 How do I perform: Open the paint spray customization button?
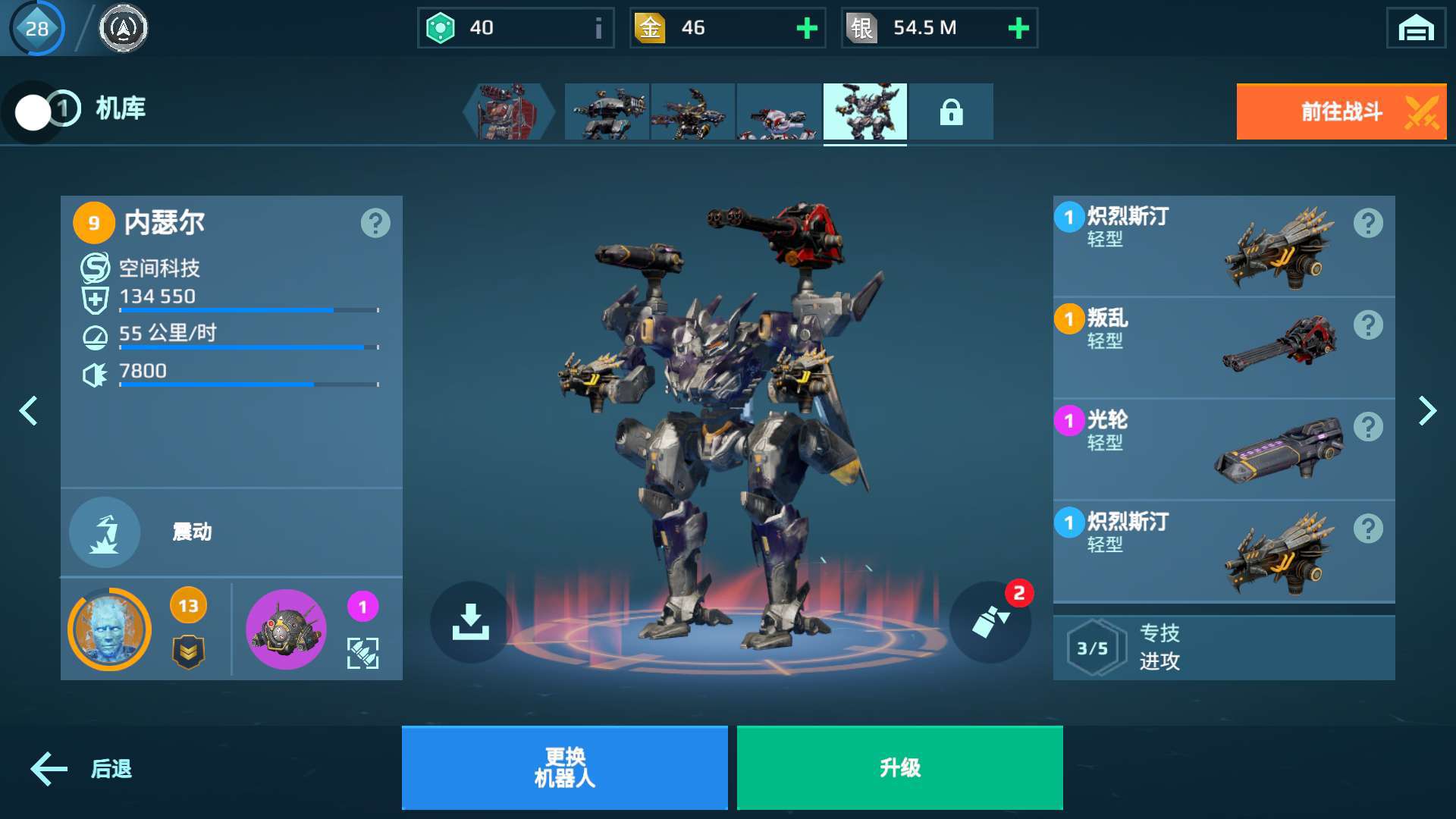(990, 622)
